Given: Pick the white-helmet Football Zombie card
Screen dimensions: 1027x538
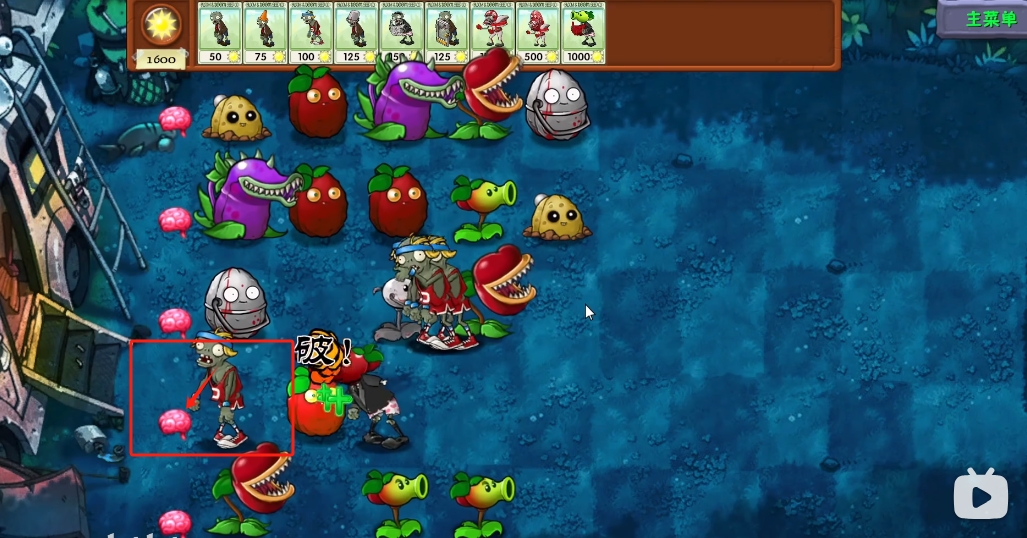Looking at the screenshot, I should tap(492, 33).
